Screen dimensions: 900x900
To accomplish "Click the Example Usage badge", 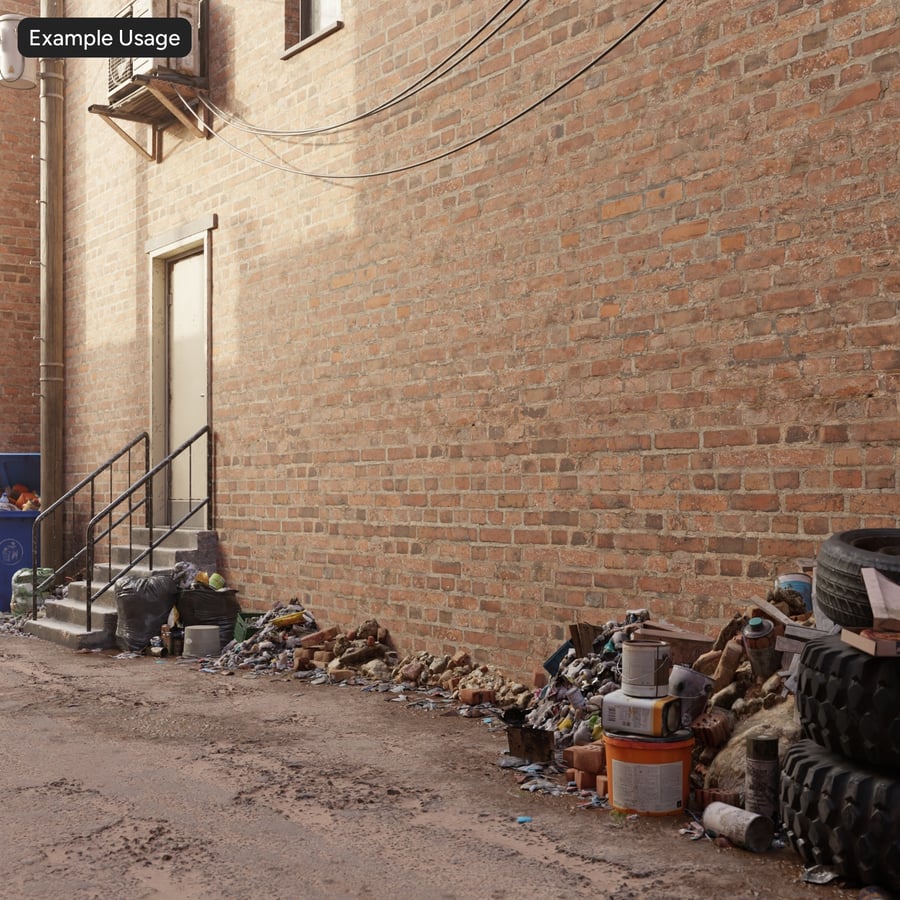I will [x=104, y=38].
